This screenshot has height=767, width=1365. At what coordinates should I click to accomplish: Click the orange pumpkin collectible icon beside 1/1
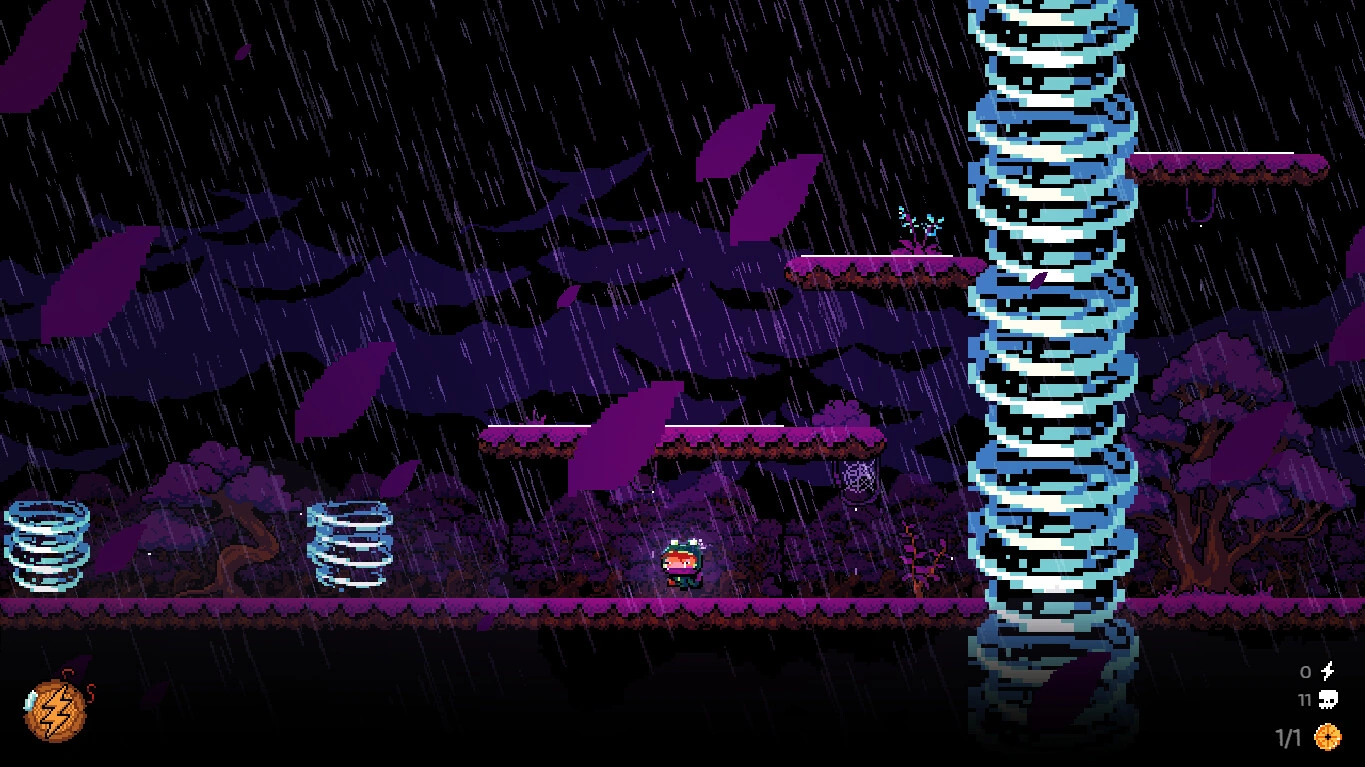pyautogui.click(x=1330, y=735)
